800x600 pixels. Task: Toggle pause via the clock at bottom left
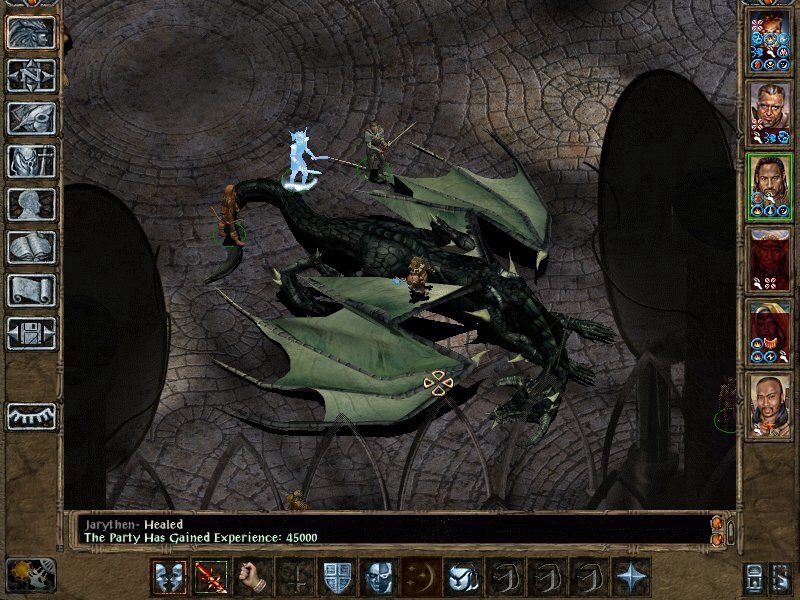tap(31, 575)
